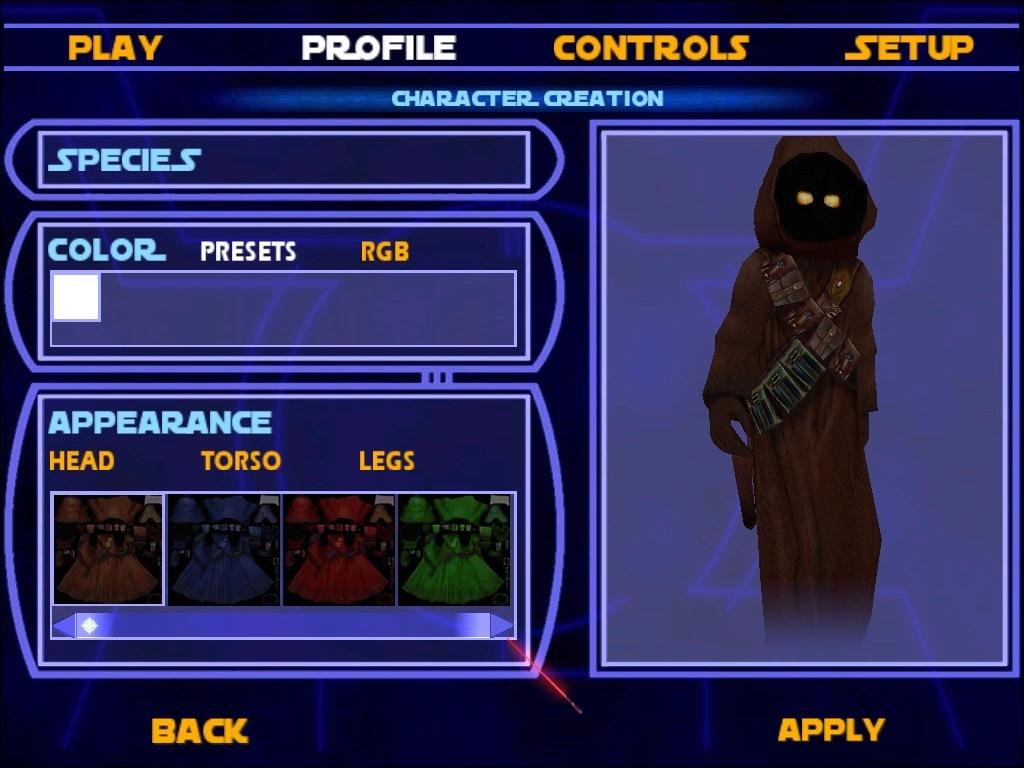Select the Species field
The height and width of the screenshot is (768, 1024).
pyautogui.click(x=284, y=160)
